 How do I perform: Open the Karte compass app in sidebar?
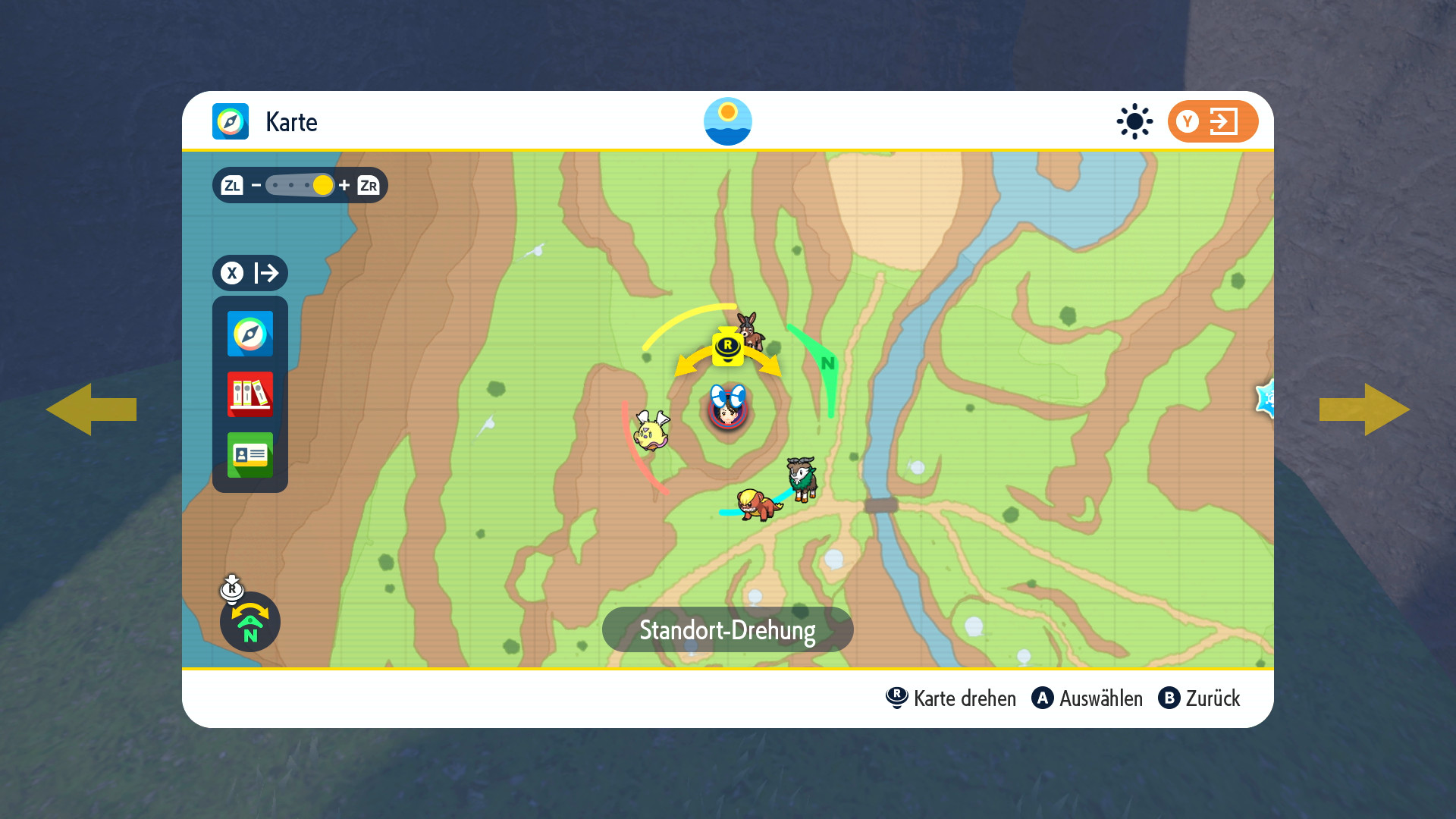click(x=250, y=334)
